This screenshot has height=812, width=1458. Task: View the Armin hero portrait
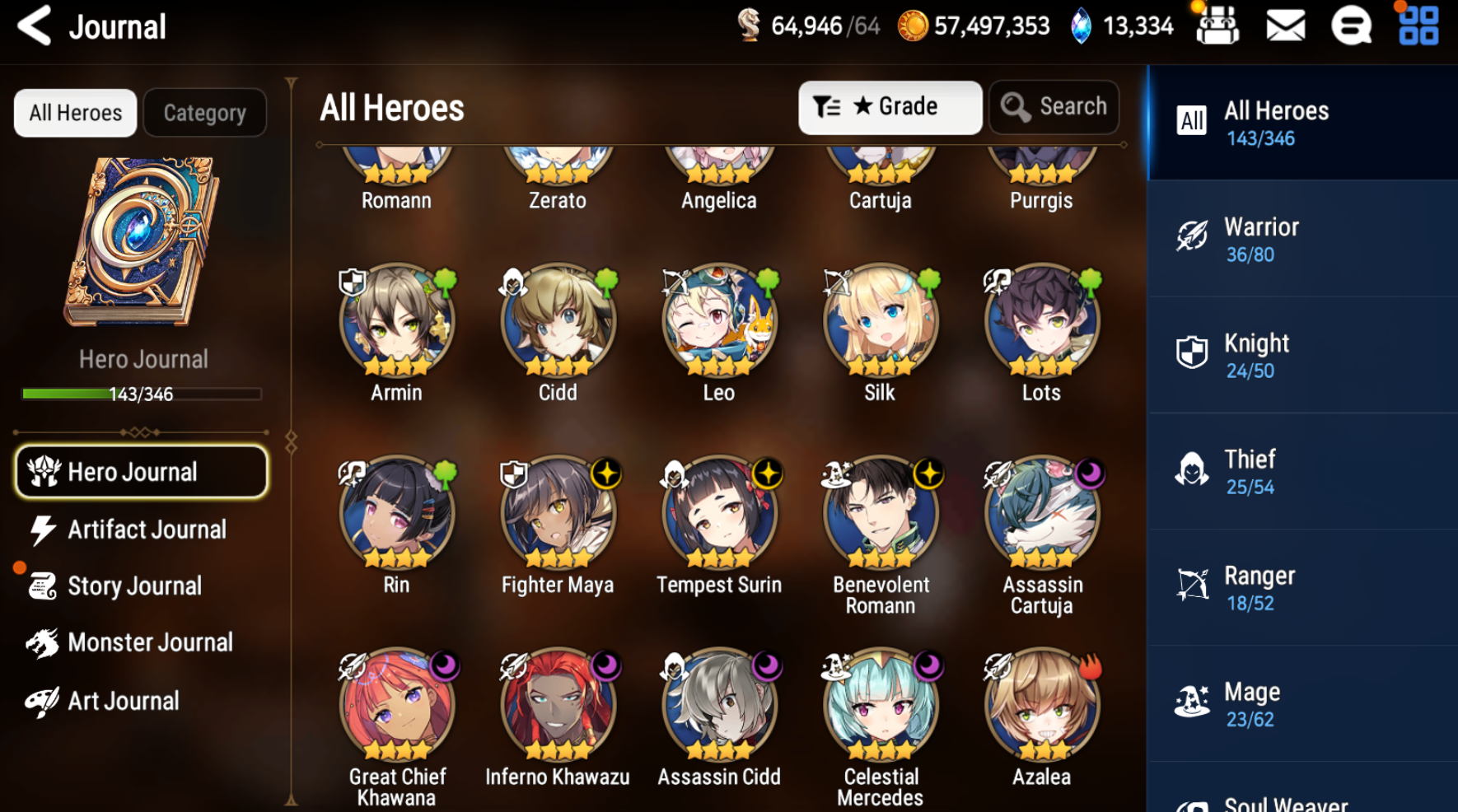tap(396, 320)
